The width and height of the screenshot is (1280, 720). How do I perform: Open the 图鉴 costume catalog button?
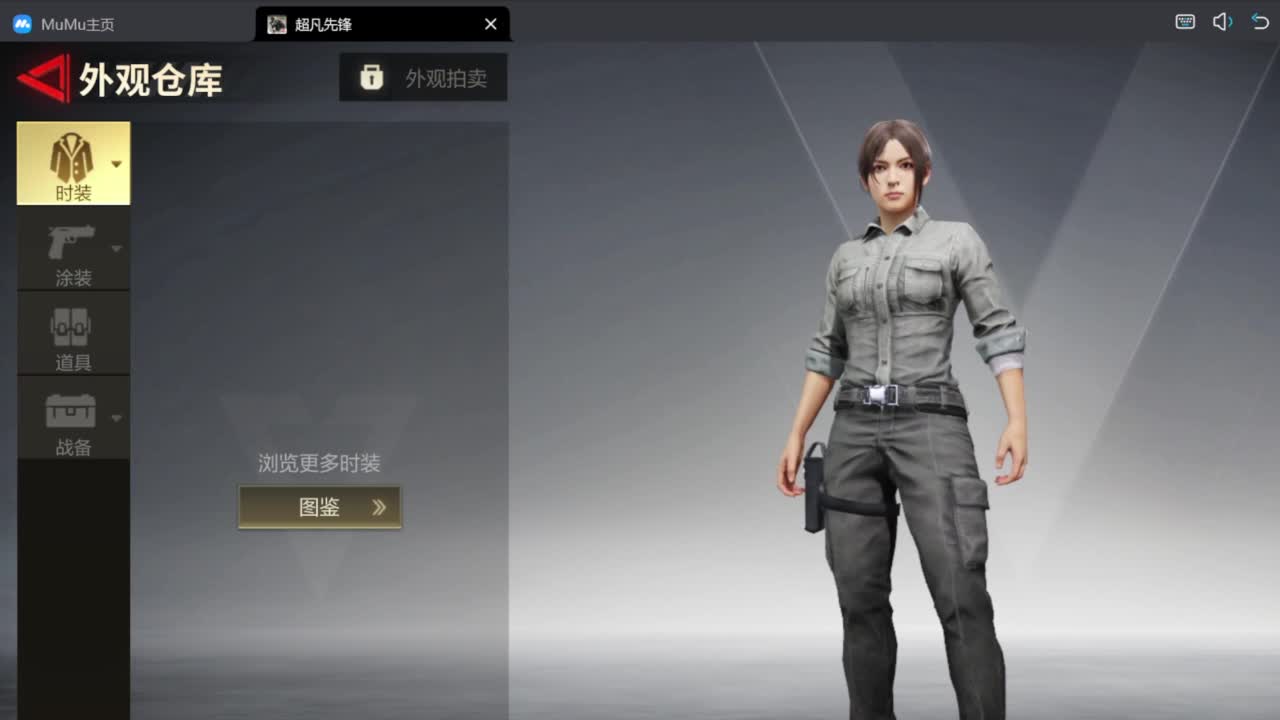(320, 507)
